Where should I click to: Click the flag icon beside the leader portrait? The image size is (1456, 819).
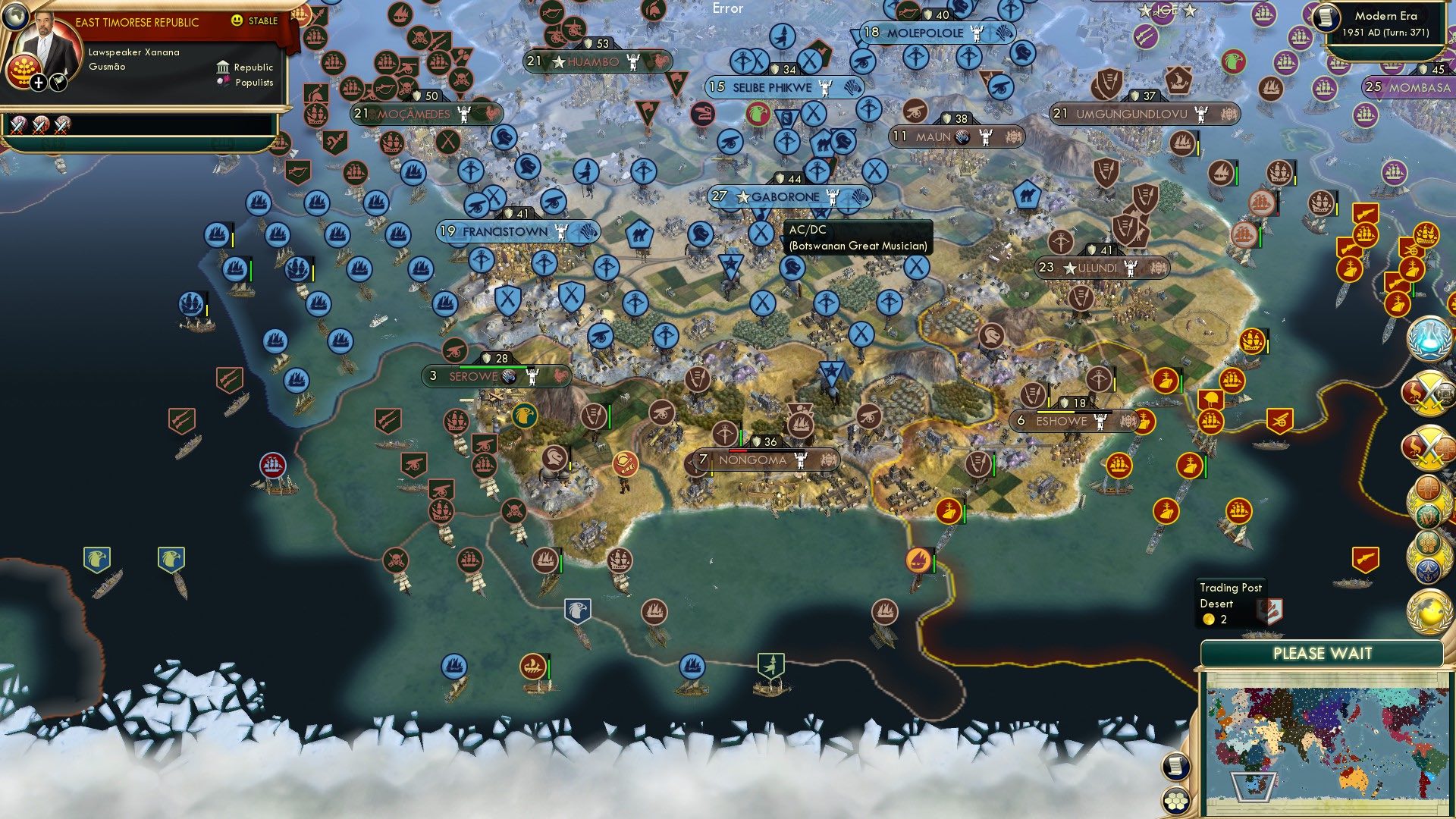(x=57, y=83)
